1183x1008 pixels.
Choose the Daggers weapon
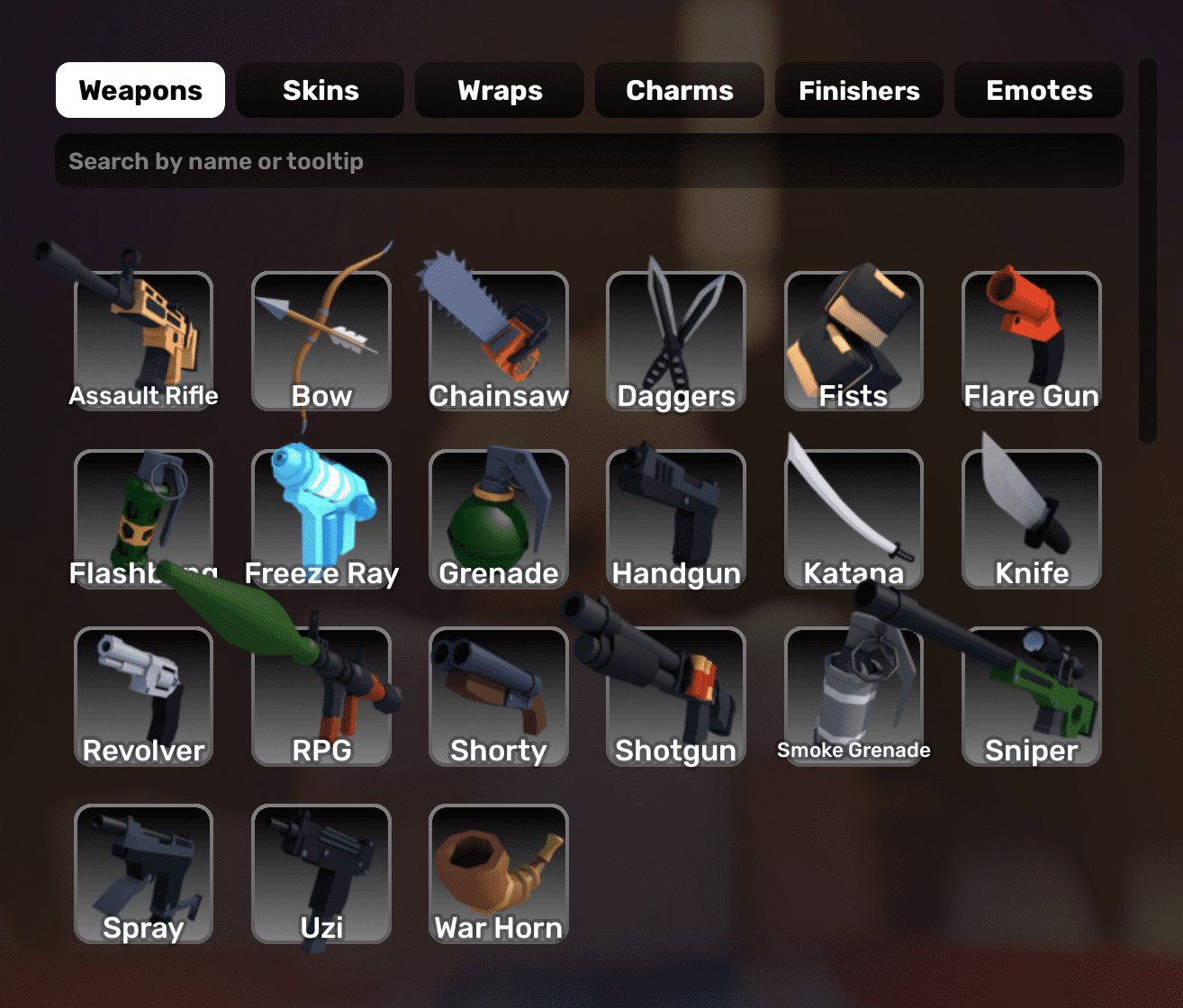pos(676,342)
